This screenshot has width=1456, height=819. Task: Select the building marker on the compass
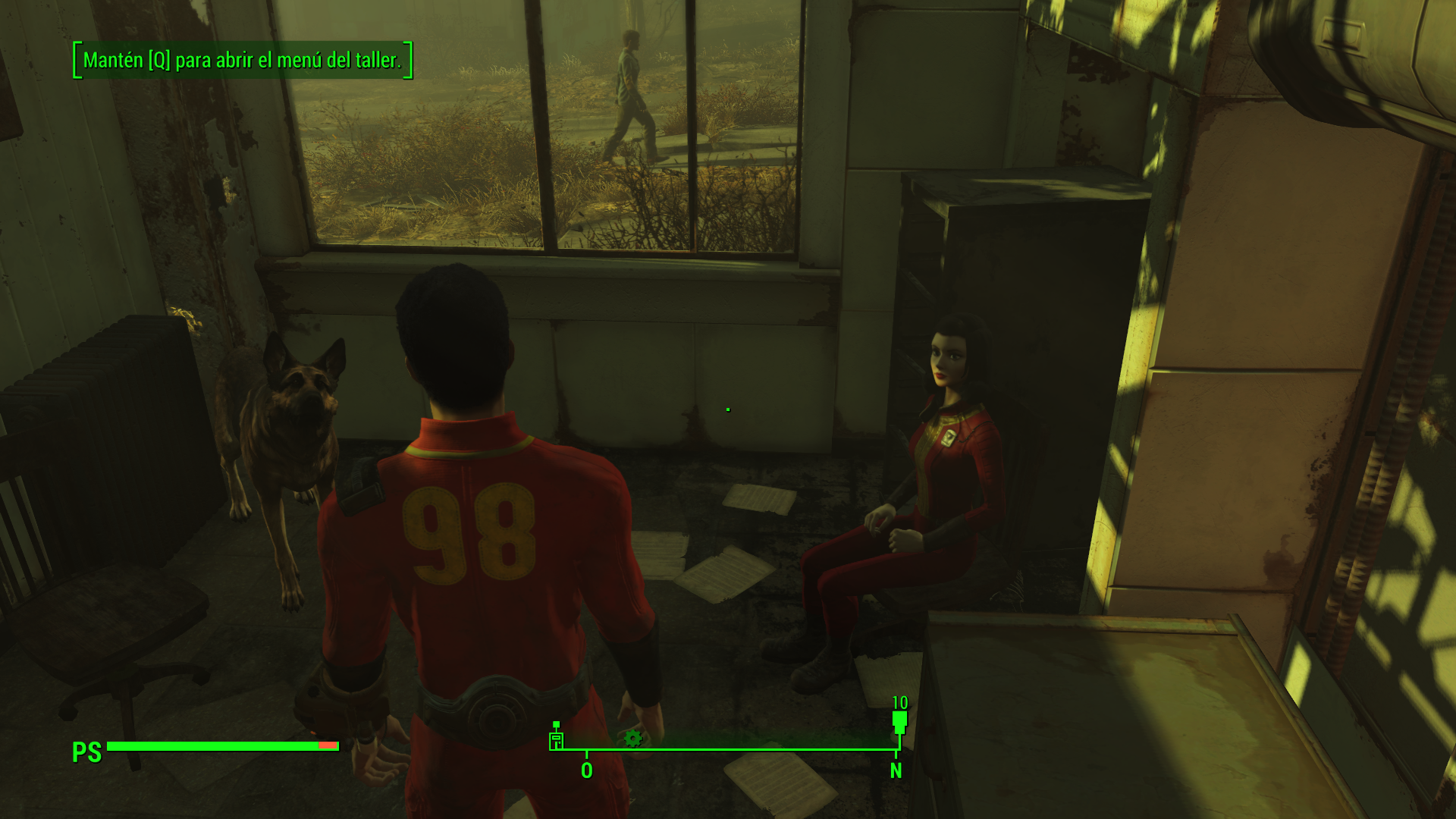557,738
